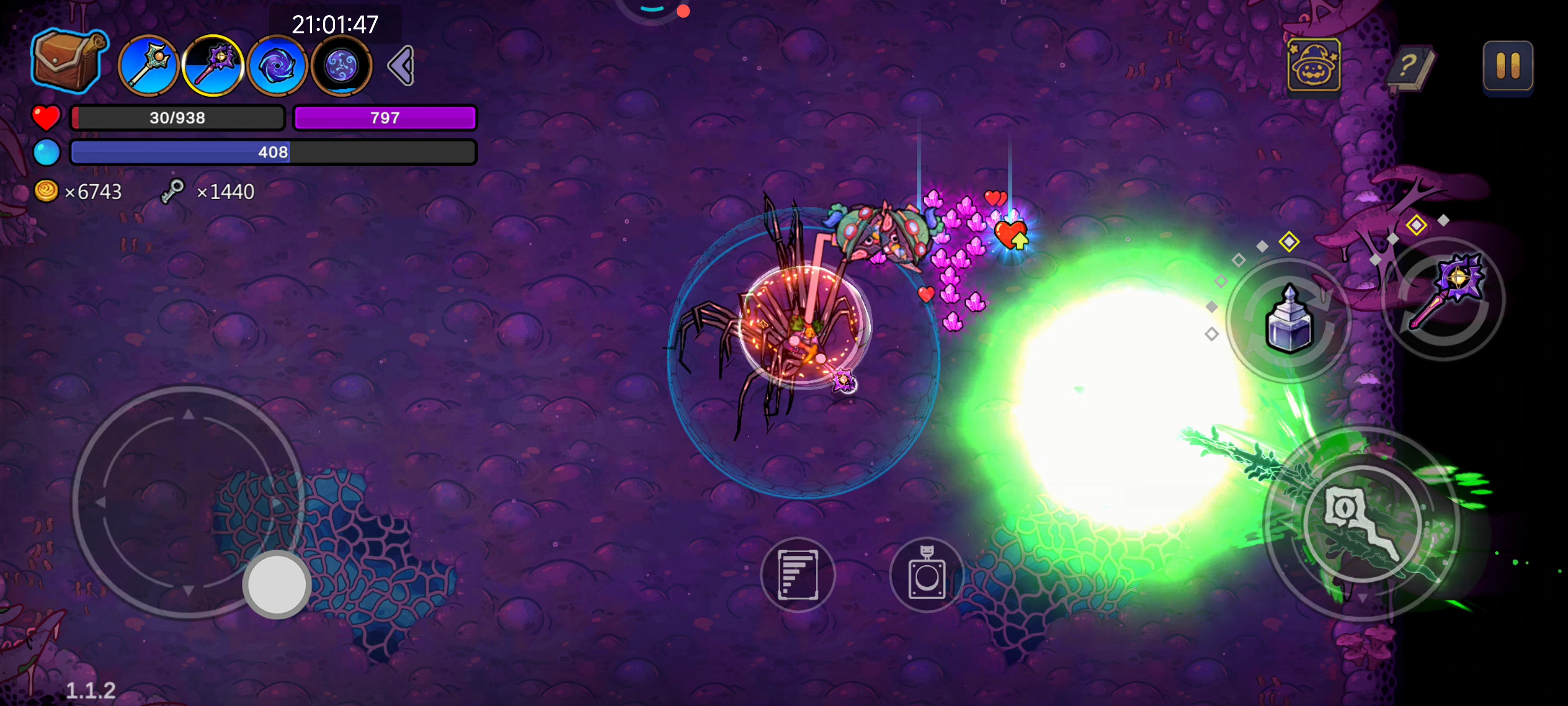Open the leather backpack inventory
This screenshot has height=706, width=1568.
click(x=68, y=61)
